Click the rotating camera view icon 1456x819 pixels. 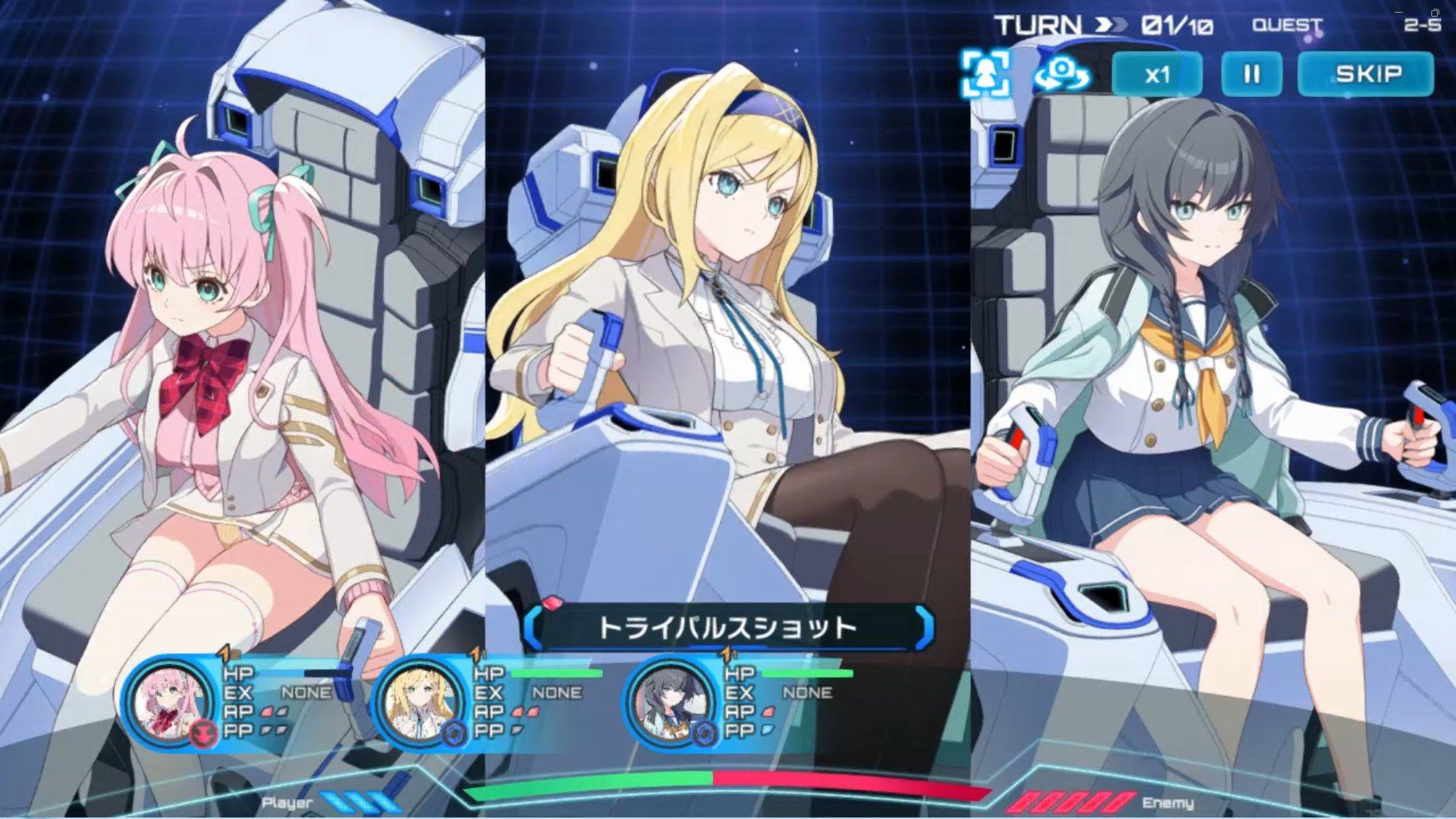pos(1061,74)
